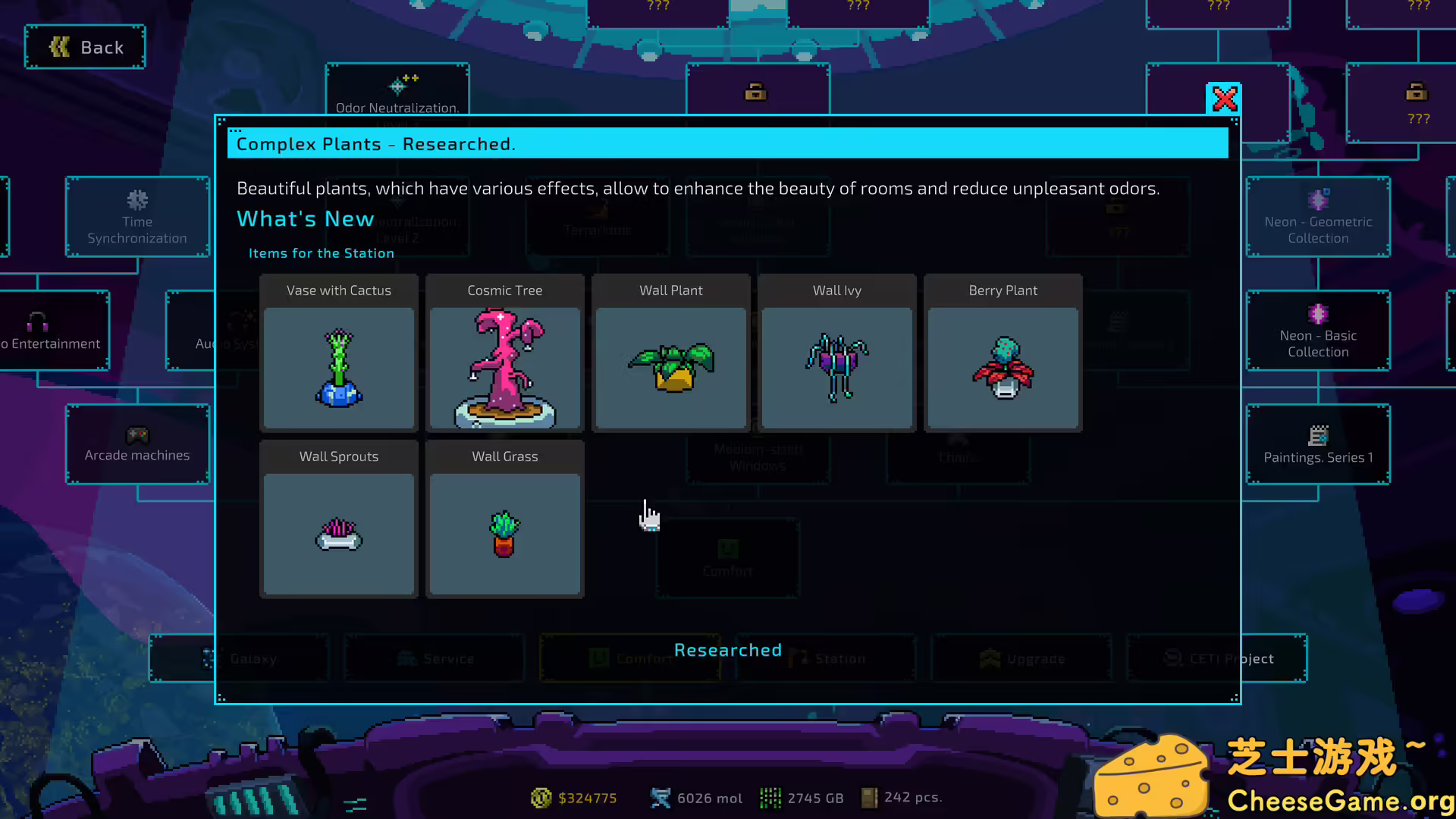Go back using the Back button
The width and height of the screenshot is (1456, 819).
[x=85, y=47]
